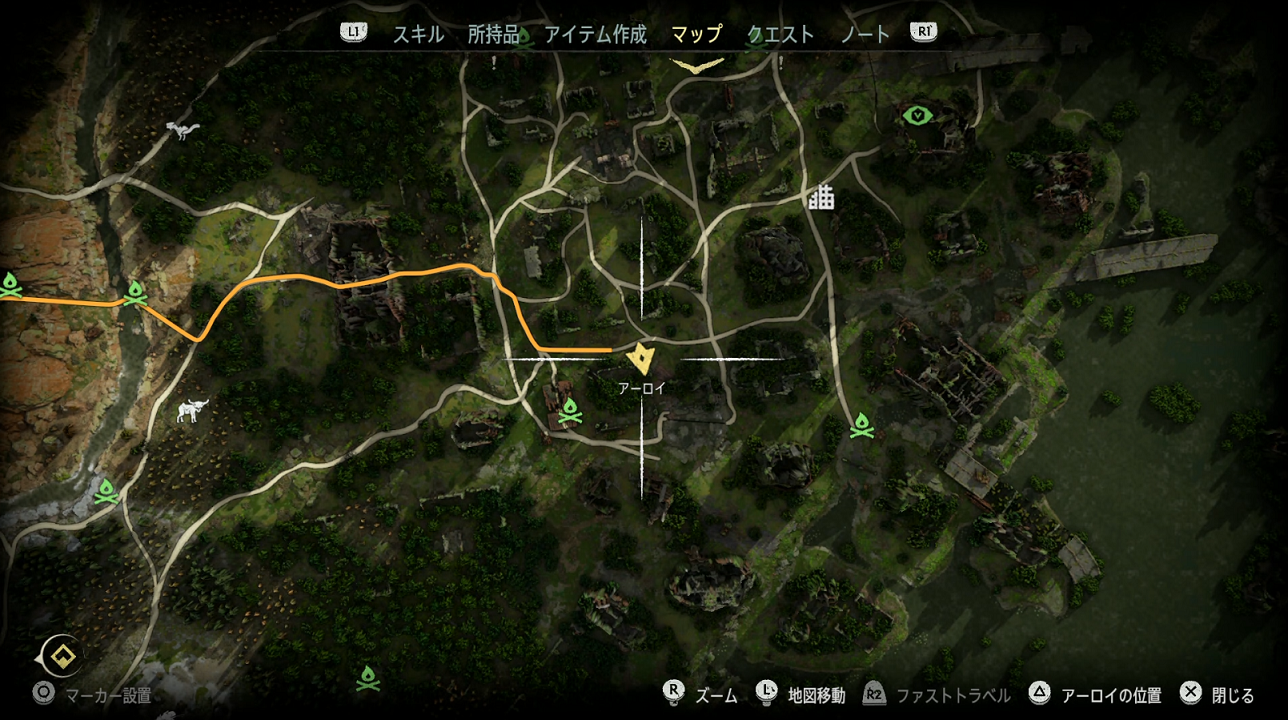1288x720 pixels.
Task: Click the yellow diamond waypoint indicator
Action: [x=66, y=657]
